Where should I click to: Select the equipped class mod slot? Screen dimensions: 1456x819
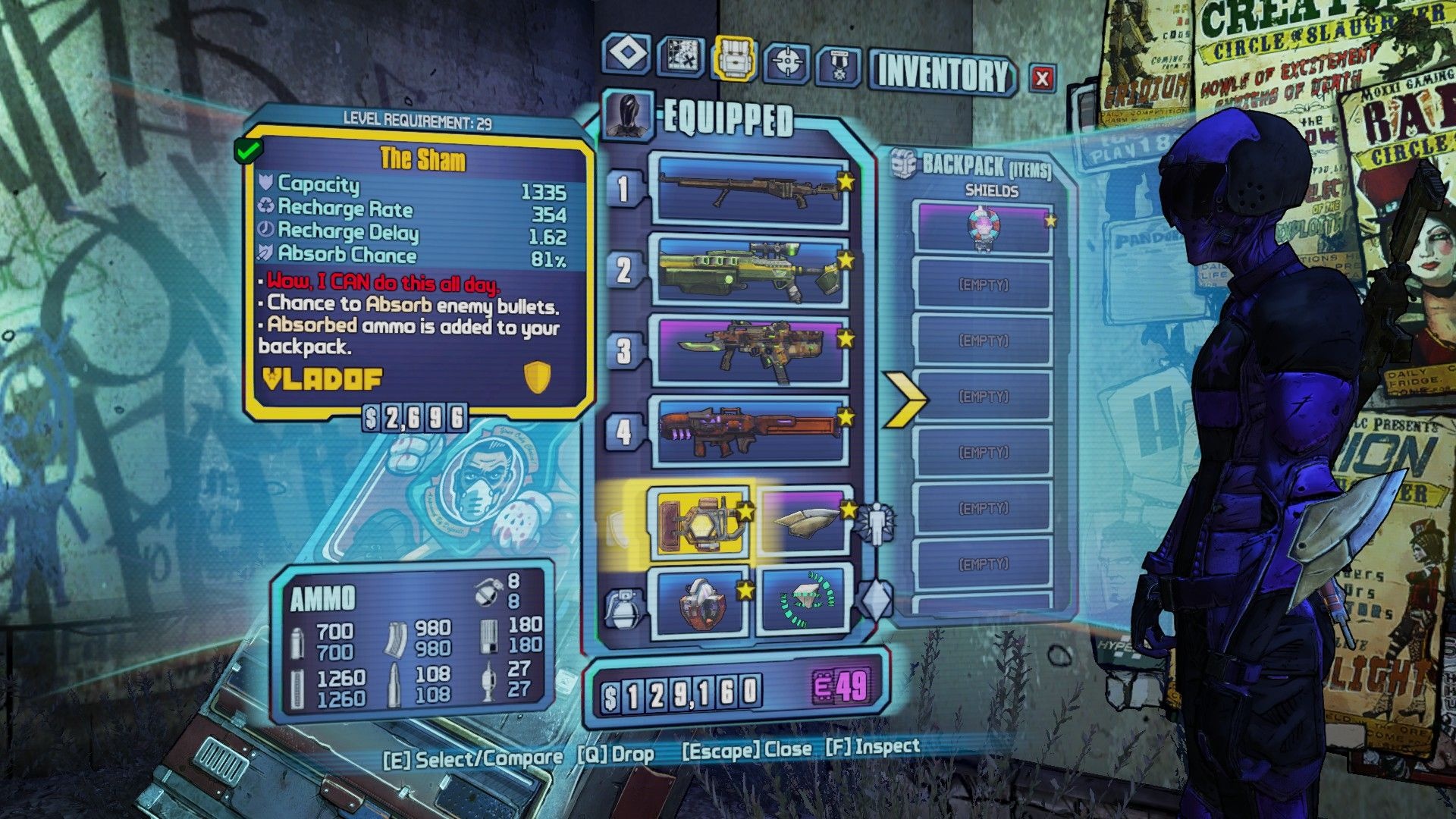(804, 521)
